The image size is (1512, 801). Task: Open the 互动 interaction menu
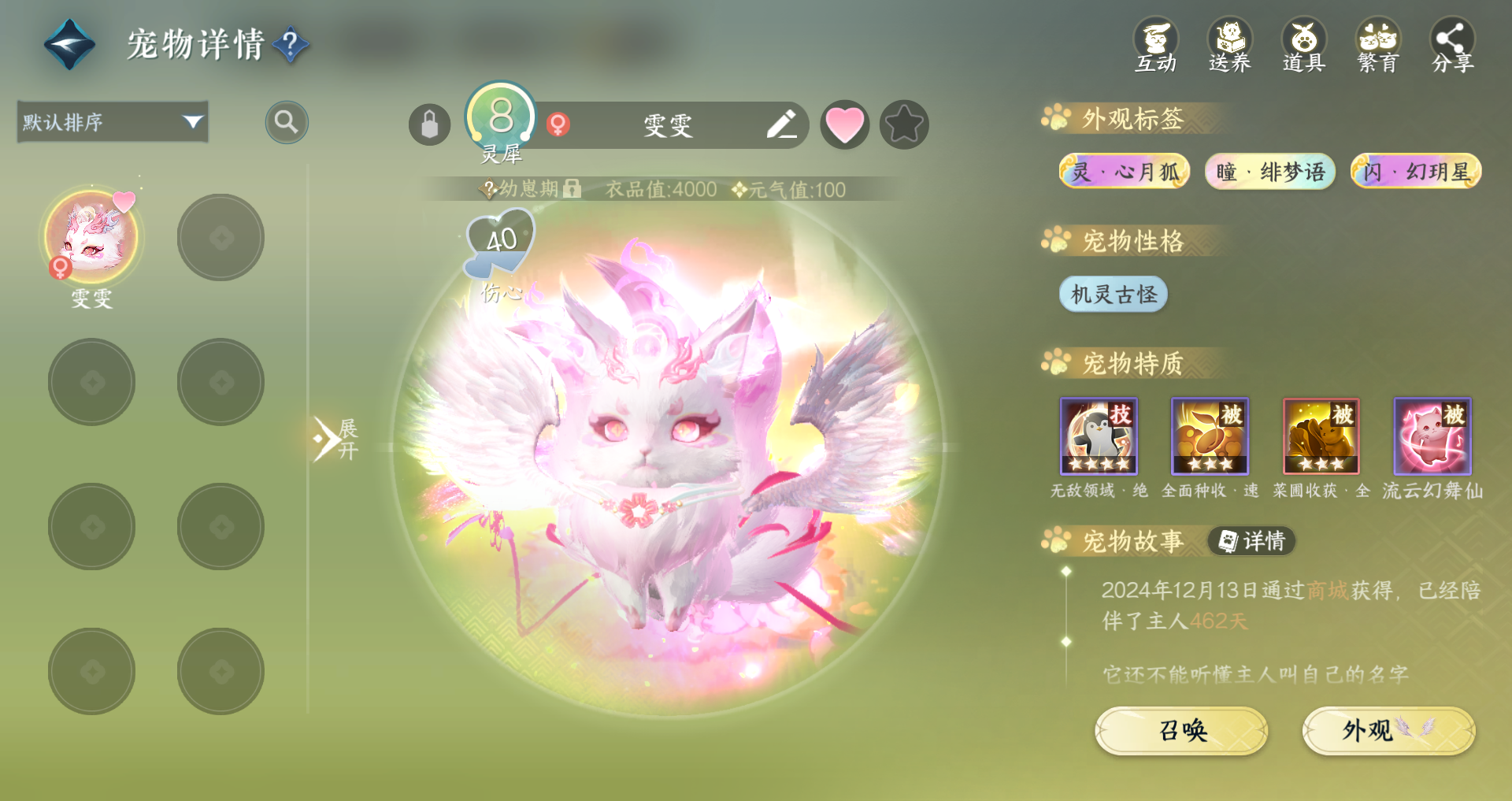tap(1155, 46)
